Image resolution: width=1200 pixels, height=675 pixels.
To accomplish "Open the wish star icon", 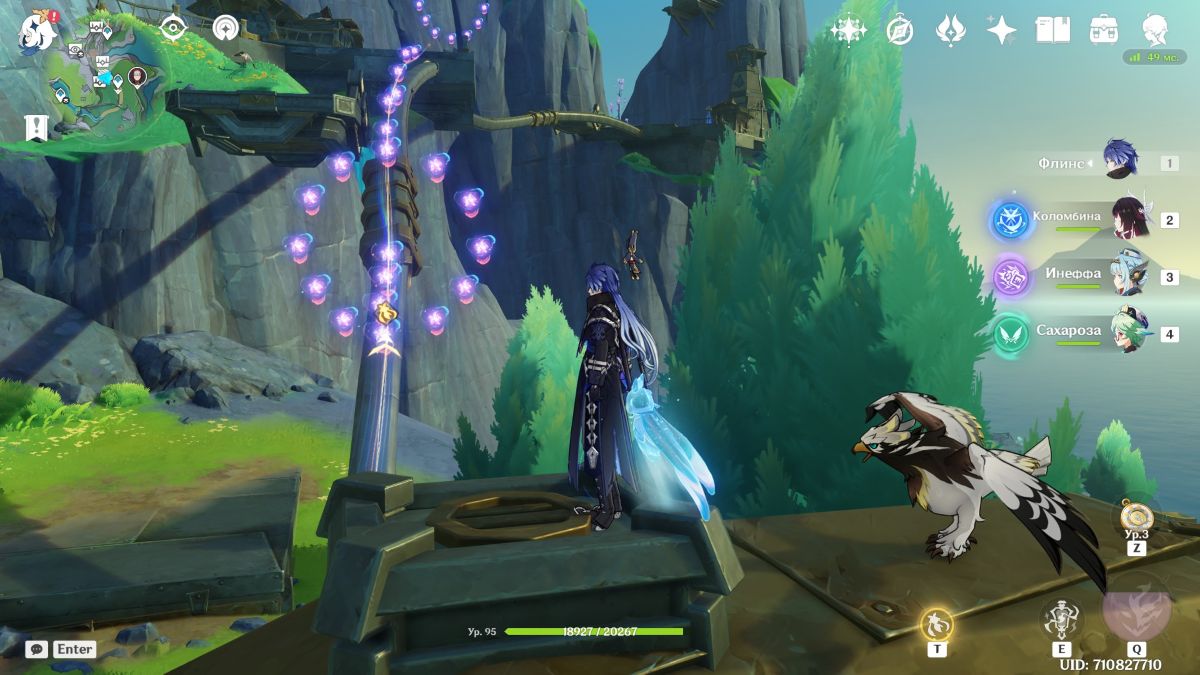I will click(1001, 31).
